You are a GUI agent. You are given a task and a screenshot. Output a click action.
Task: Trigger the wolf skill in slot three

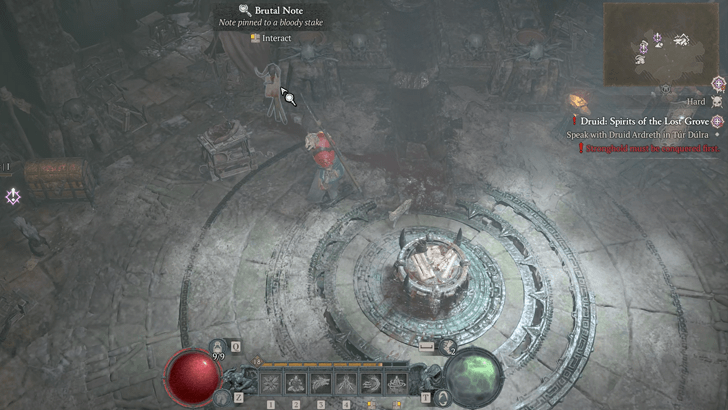click(x=321, y=382)
